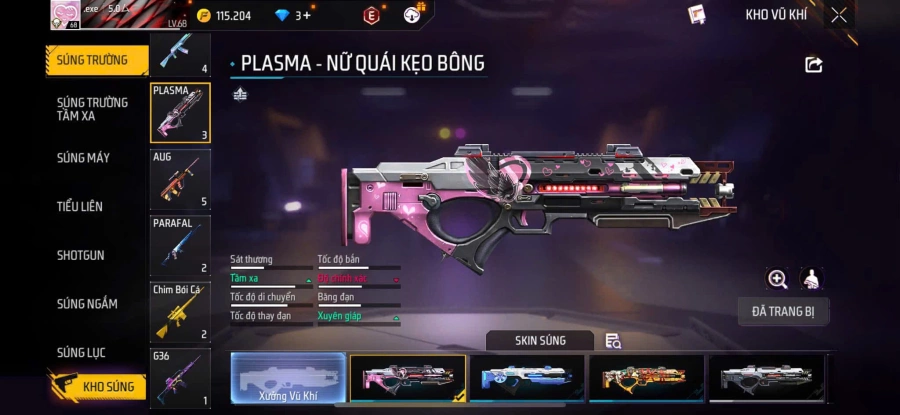Zoom in on the weapon preview
Viewport: 900px width, 415px height.
tap(777, 279)
